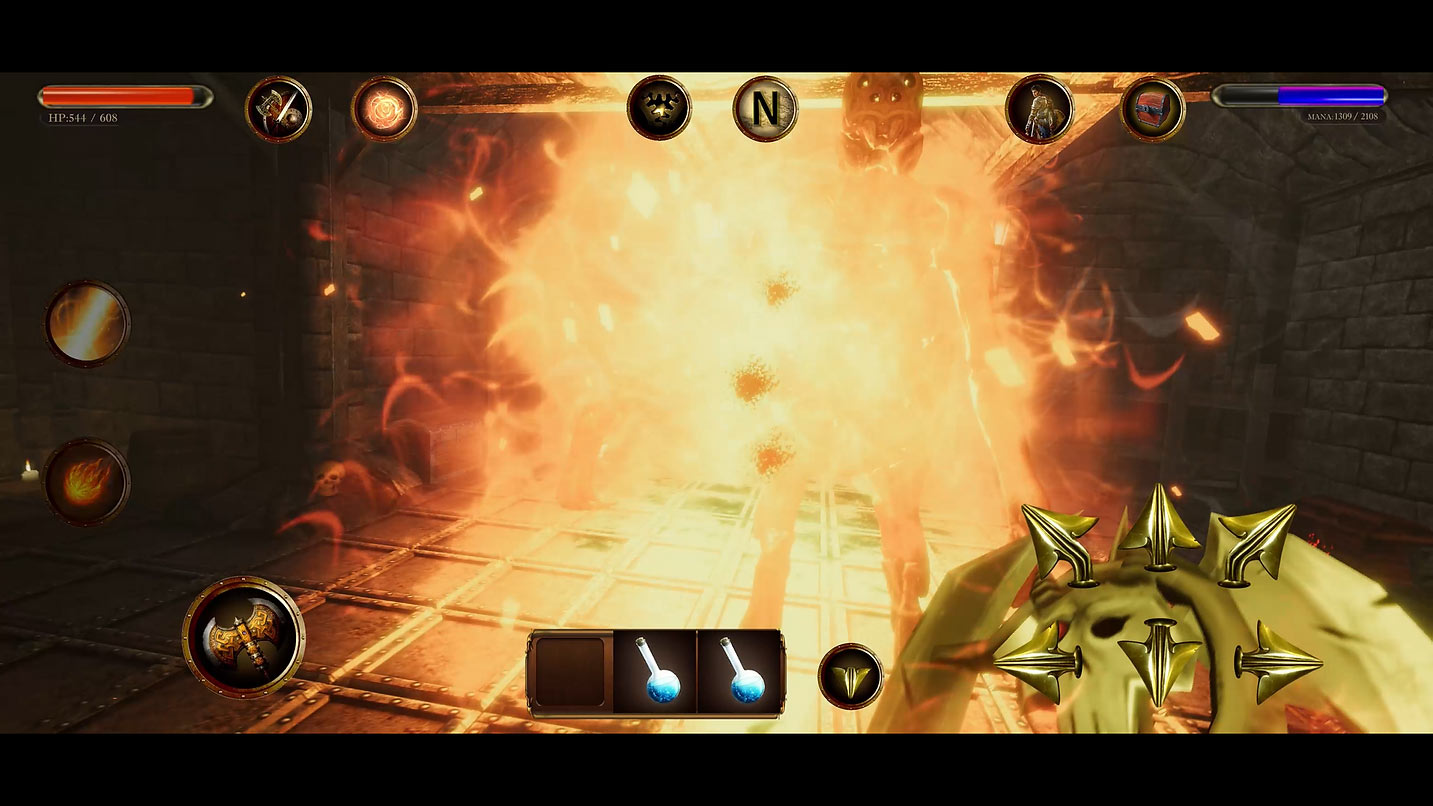Tap the dark creature emblem icon

pos(659,107)
